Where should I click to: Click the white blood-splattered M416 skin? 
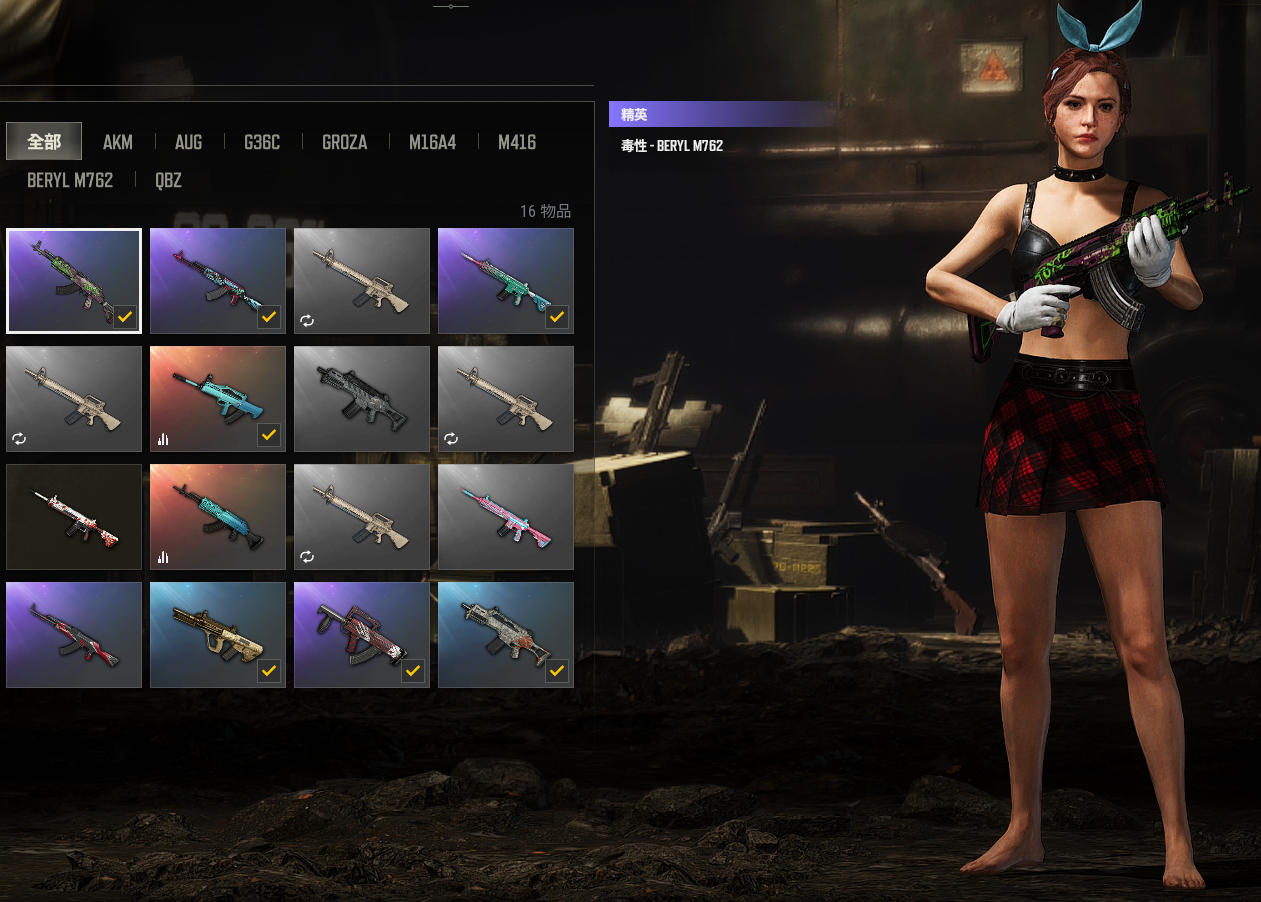pyautogui.click(x=74, y=516)
